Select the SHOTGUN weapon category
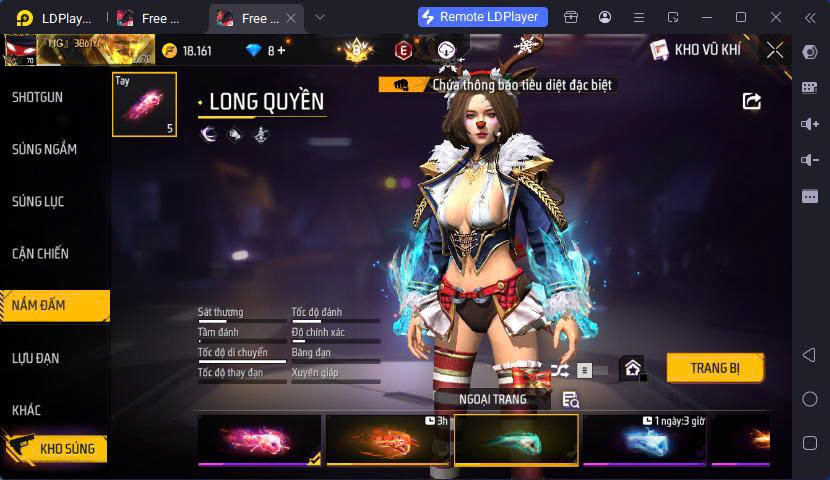 pyautogui.click(x=38, y=97)
